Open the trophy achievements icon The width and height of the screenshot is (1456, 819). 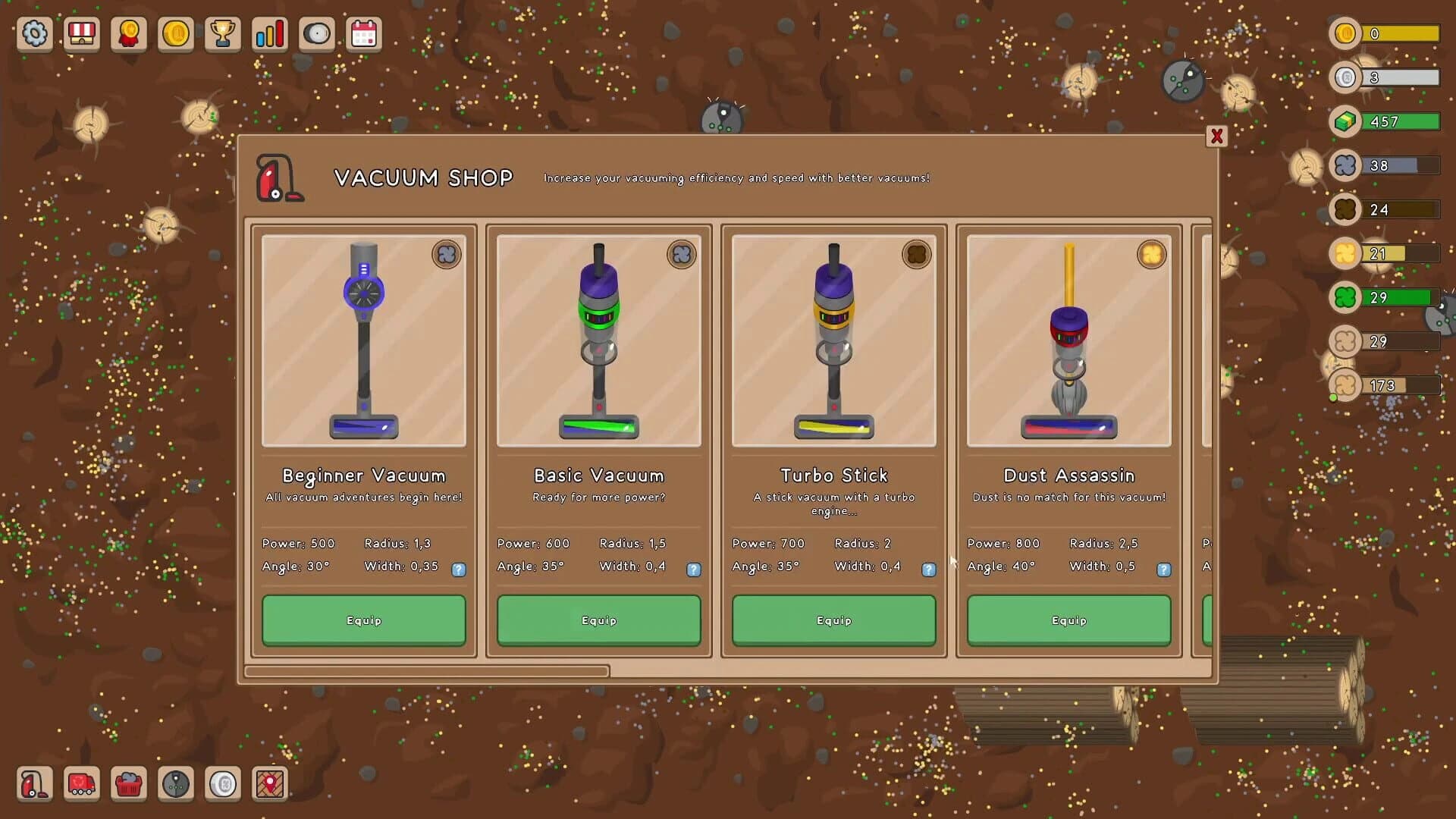pyautogui.click(x=223, y=33)
